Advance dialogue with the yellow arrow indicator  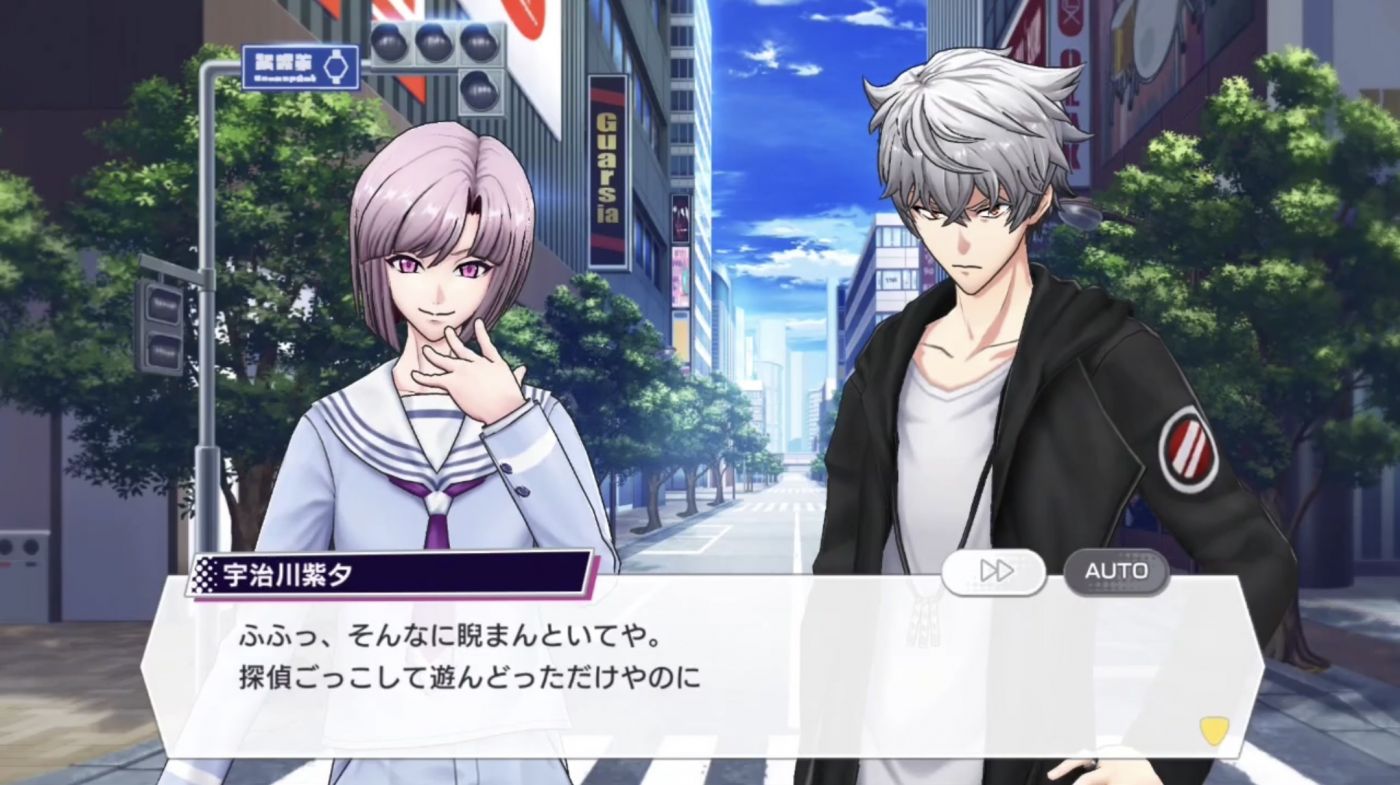click(x=1214, y=731)
